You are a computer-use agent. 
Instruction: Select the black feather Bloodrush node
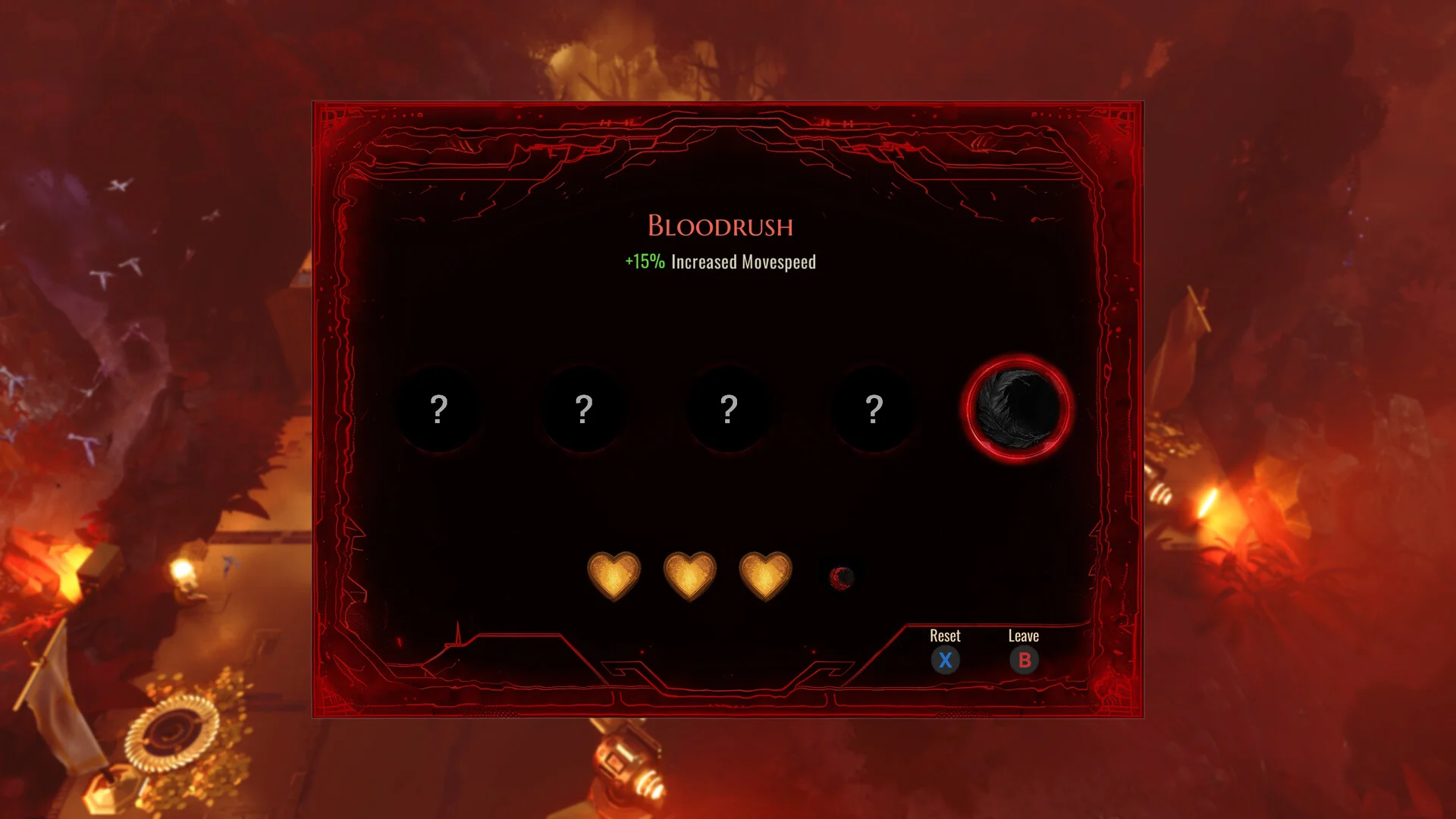1018,409
